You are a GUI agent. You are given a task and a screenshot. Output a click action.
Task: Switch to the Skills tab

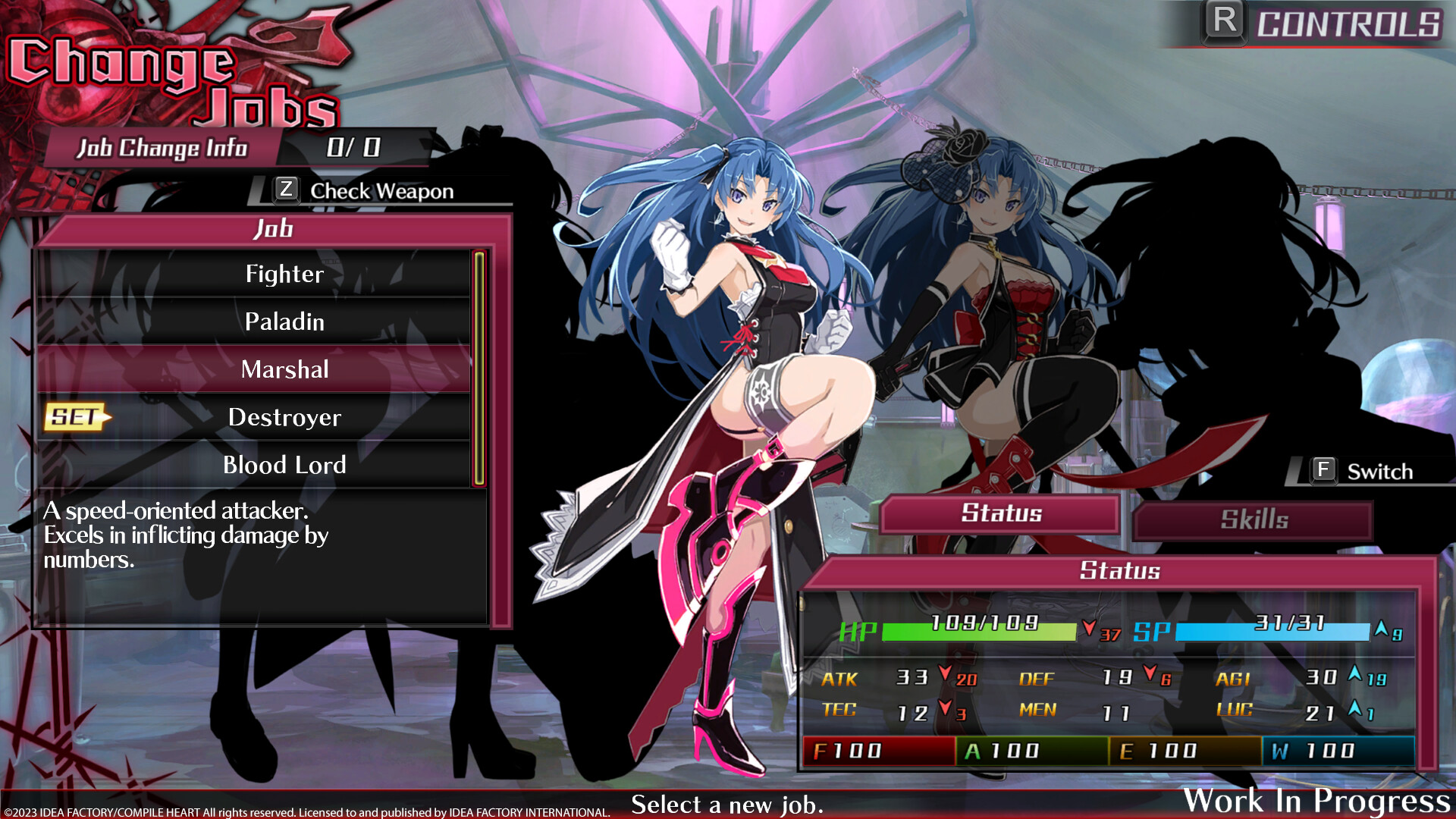point(1253,519)
